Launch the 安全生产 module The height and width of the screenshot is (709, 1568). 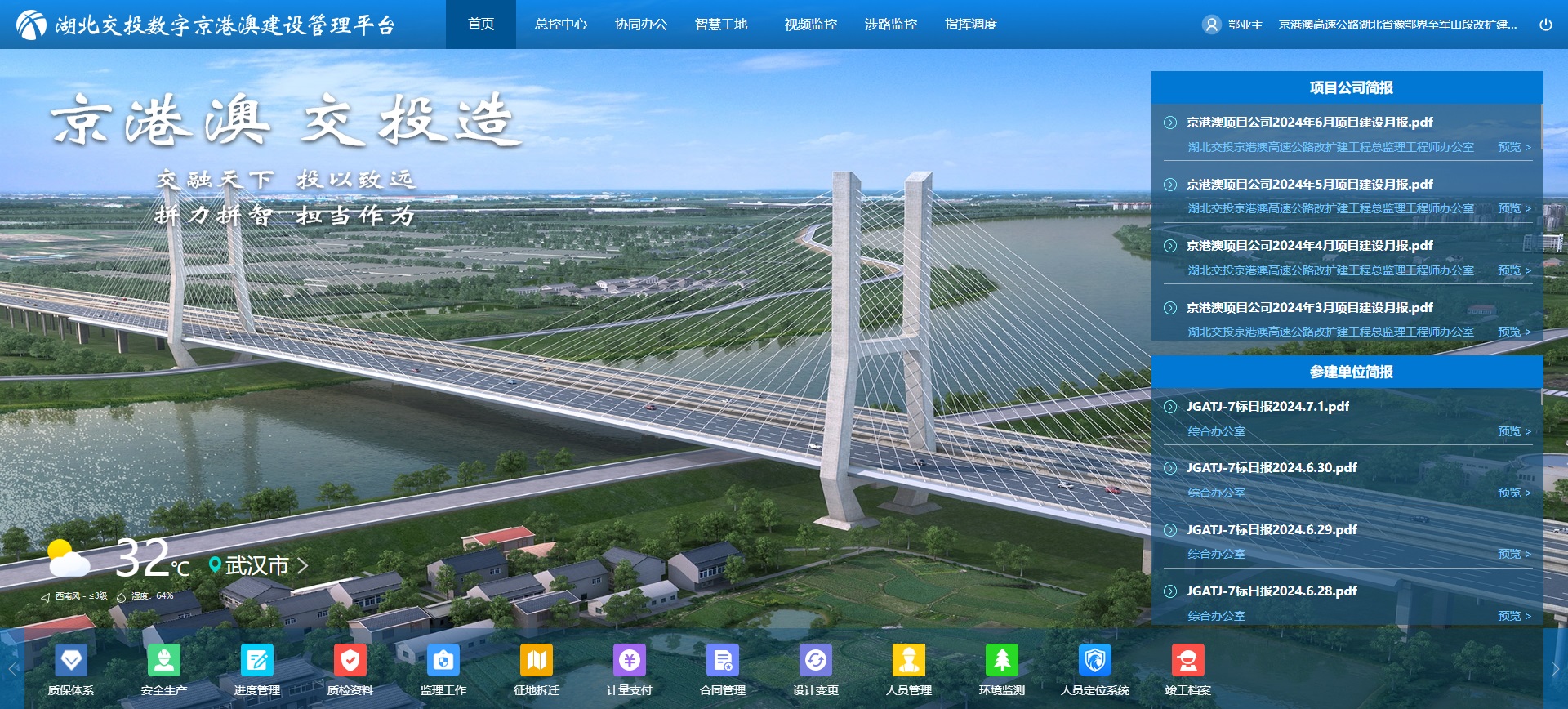click(164, 661)
